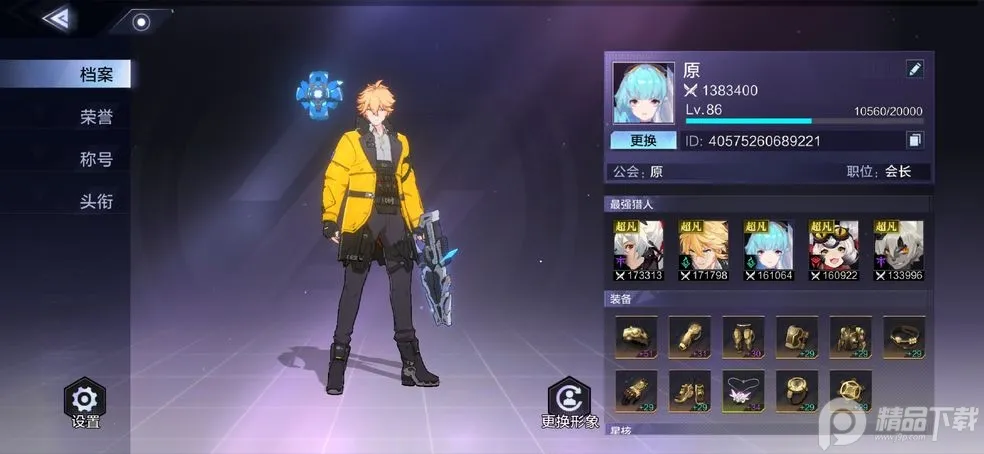Click 更换 under the avatar portrait

643,140
